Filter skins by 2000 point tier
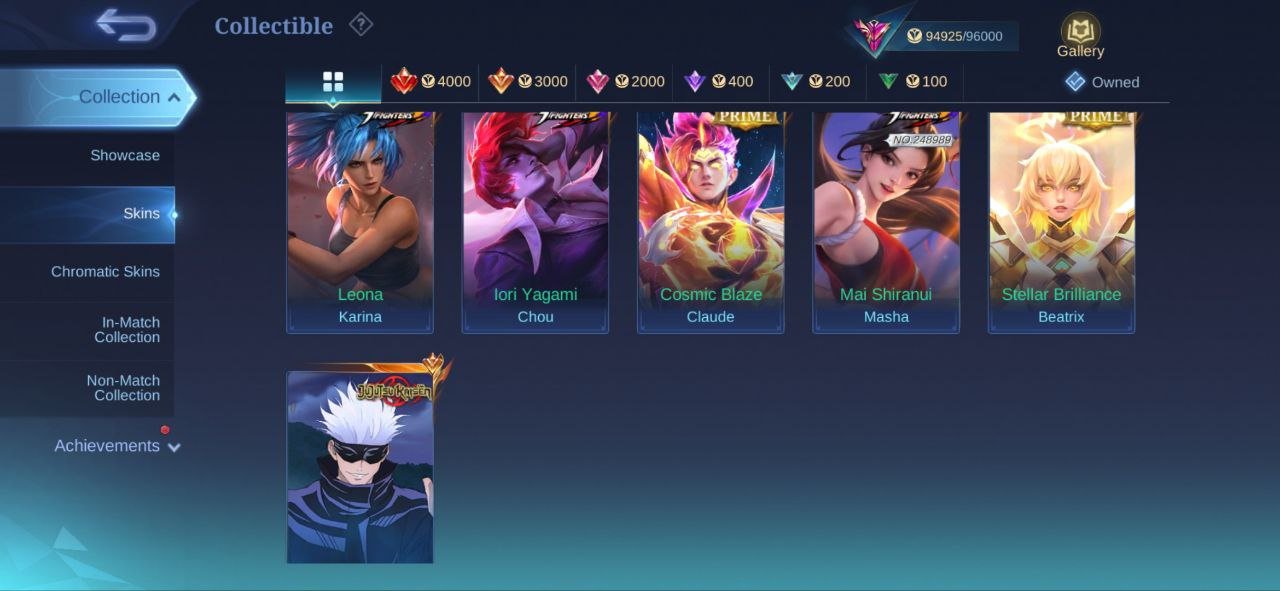 (626, 82)
